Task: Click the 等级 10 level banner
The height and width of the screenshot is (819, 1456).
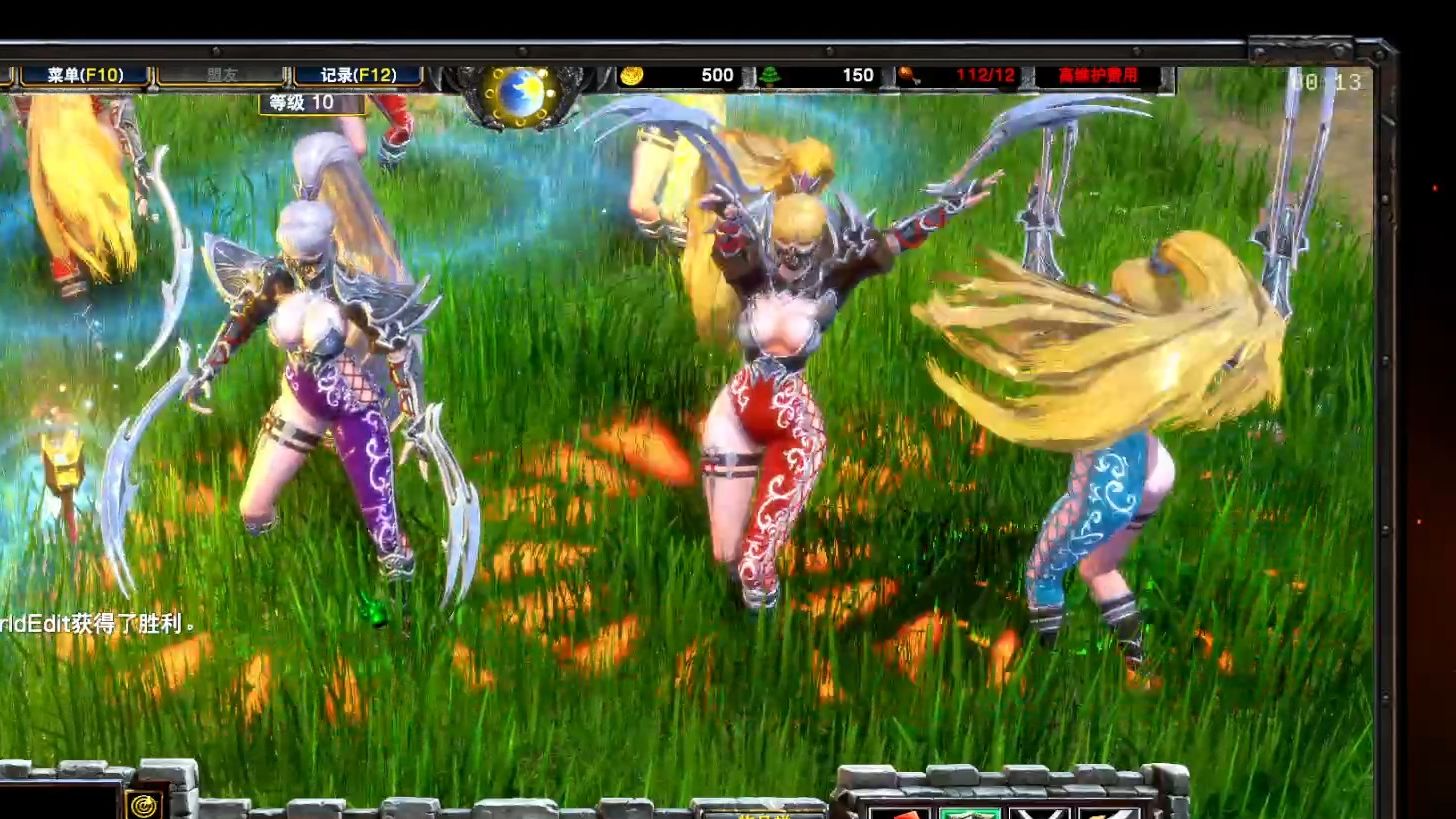Action: point(310,105)
